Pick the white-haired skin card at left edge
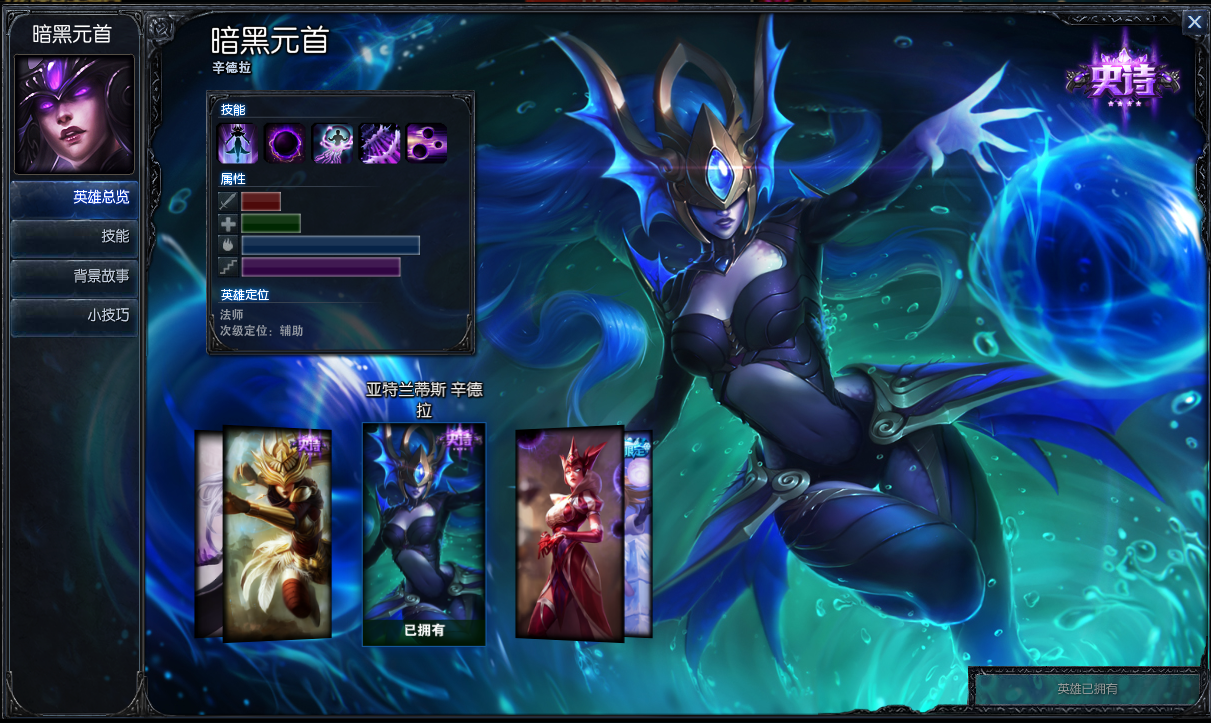The image size is (1211, 723). (208, 533)
